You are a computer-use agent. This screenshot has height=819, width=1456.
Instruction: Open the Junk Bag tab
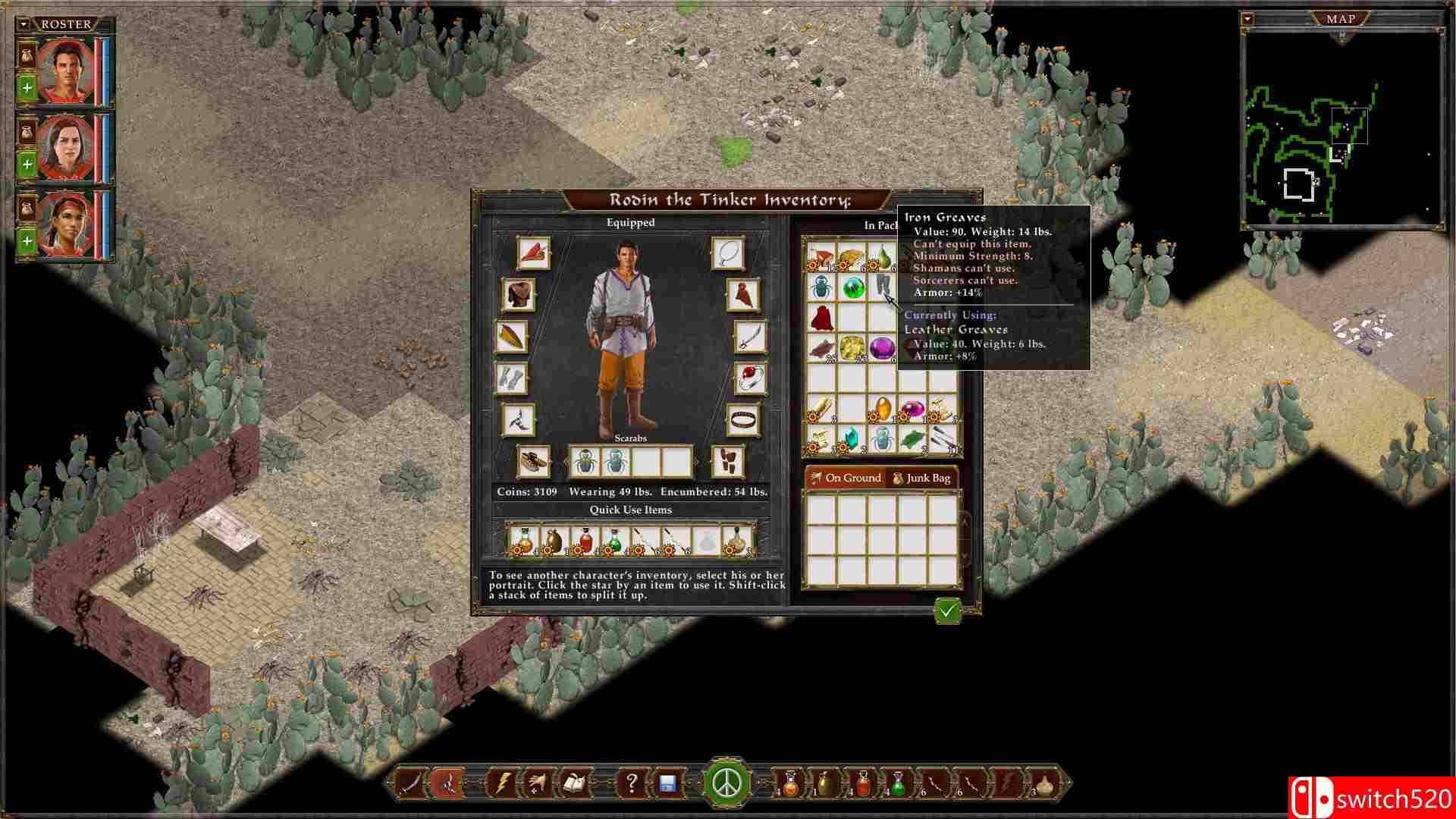click(927, 478)
